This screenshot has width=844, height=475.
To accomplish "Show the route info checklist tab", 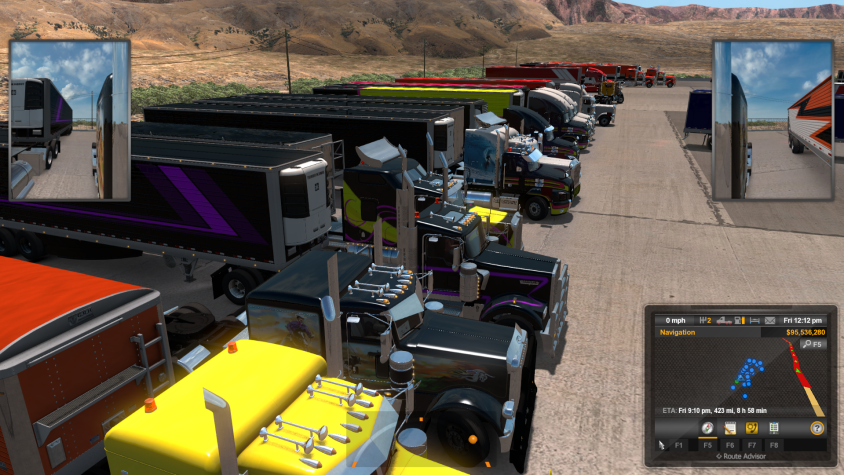I will click(773, 428).
